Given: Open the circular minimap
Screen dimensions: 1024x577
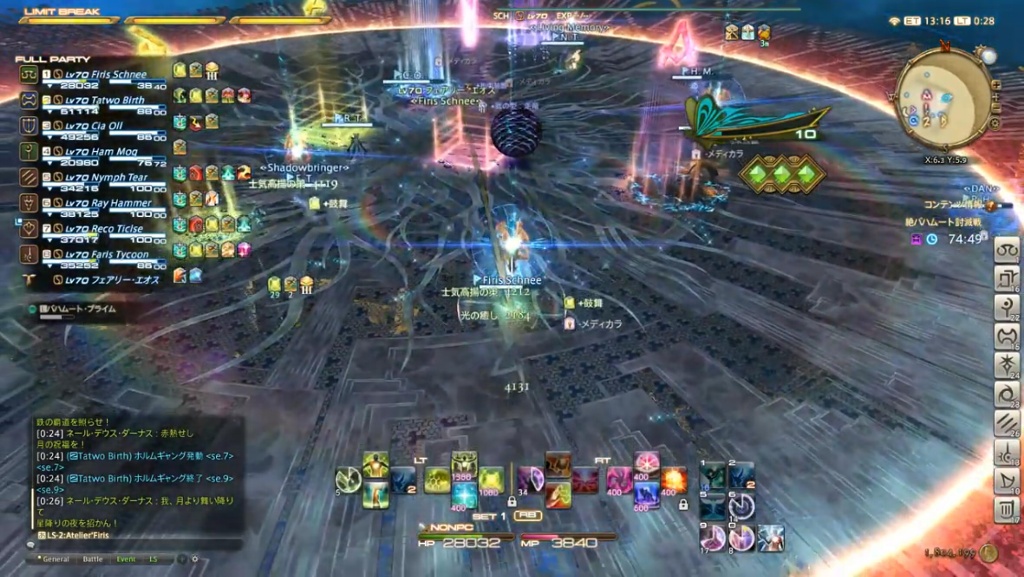Looking at the screenshot, I should (x=945, y=98).
